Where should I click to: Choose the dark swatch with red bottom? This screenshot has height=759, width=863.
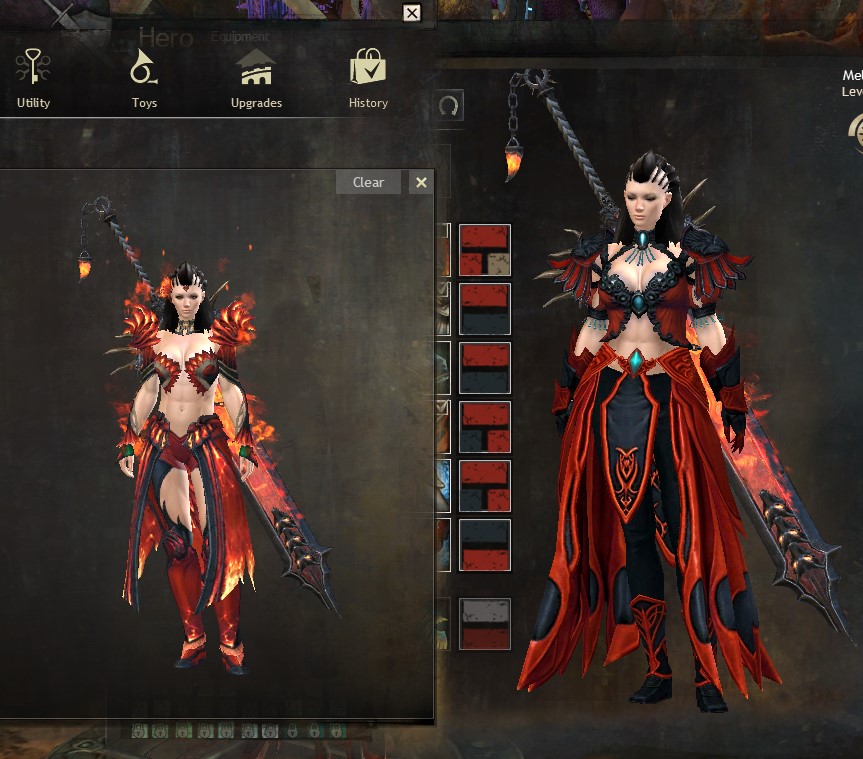tap(485, 545)
